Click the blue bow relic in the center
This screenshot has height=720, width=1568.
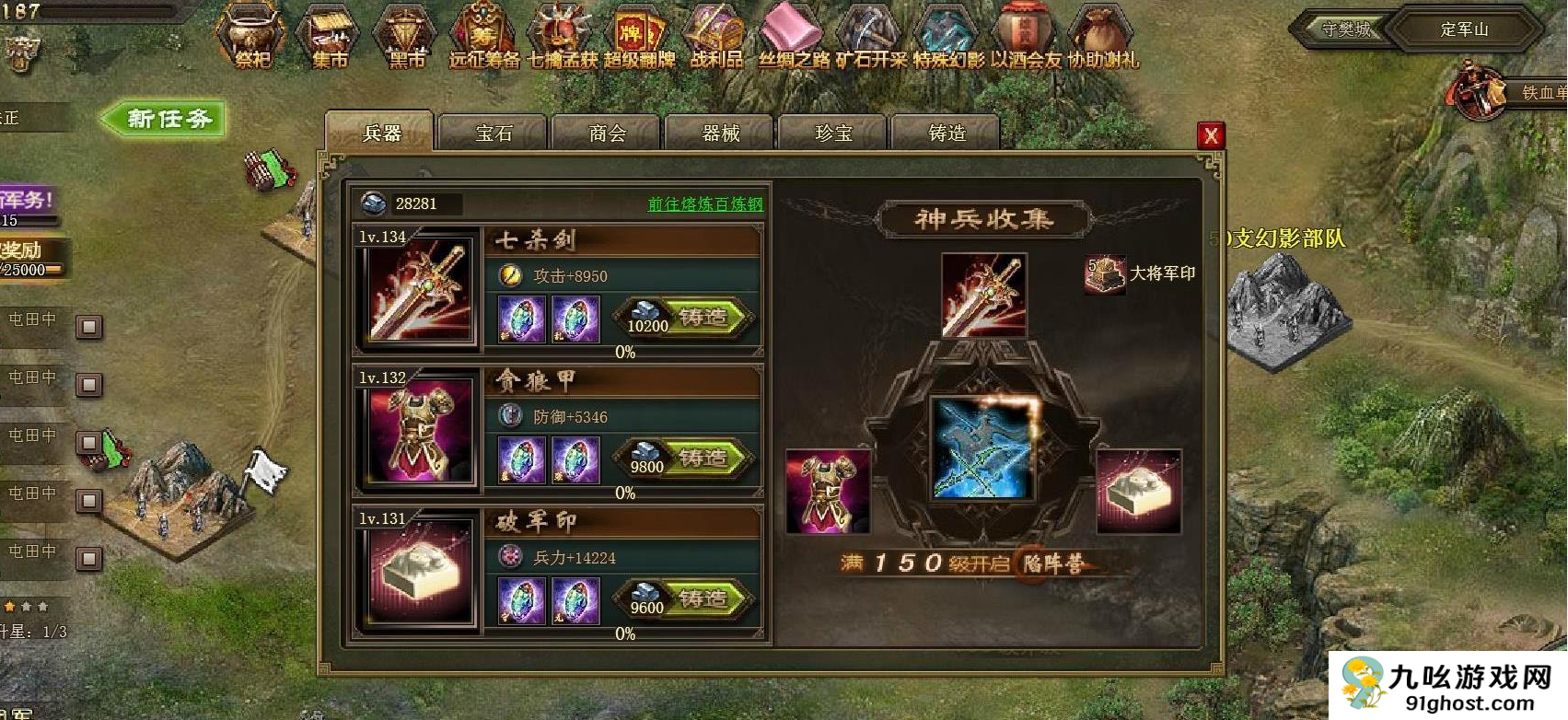click(982, 448)
